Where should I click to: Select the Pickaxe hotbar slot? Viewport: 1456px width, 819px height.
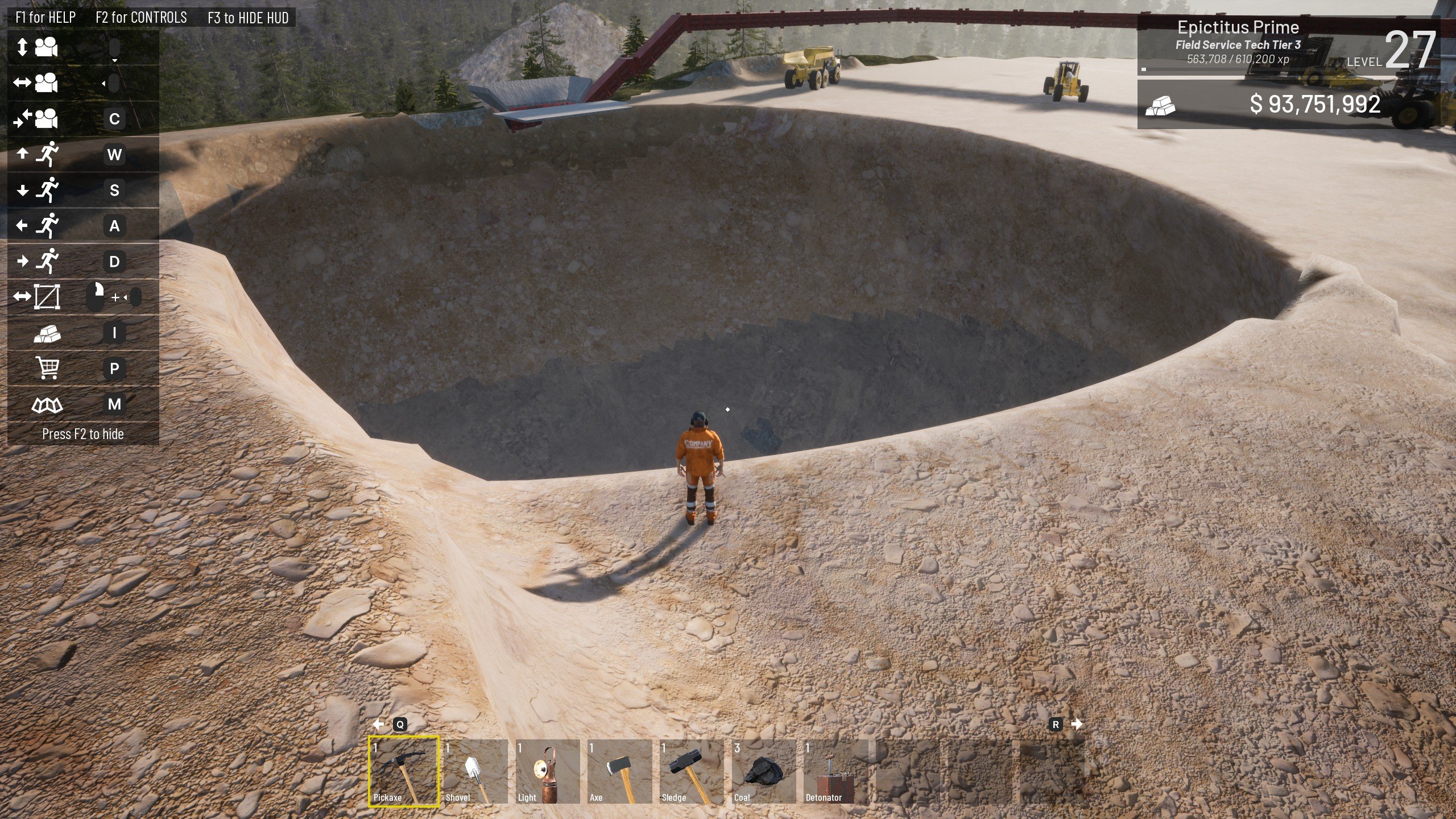click(x=403, y=771)
